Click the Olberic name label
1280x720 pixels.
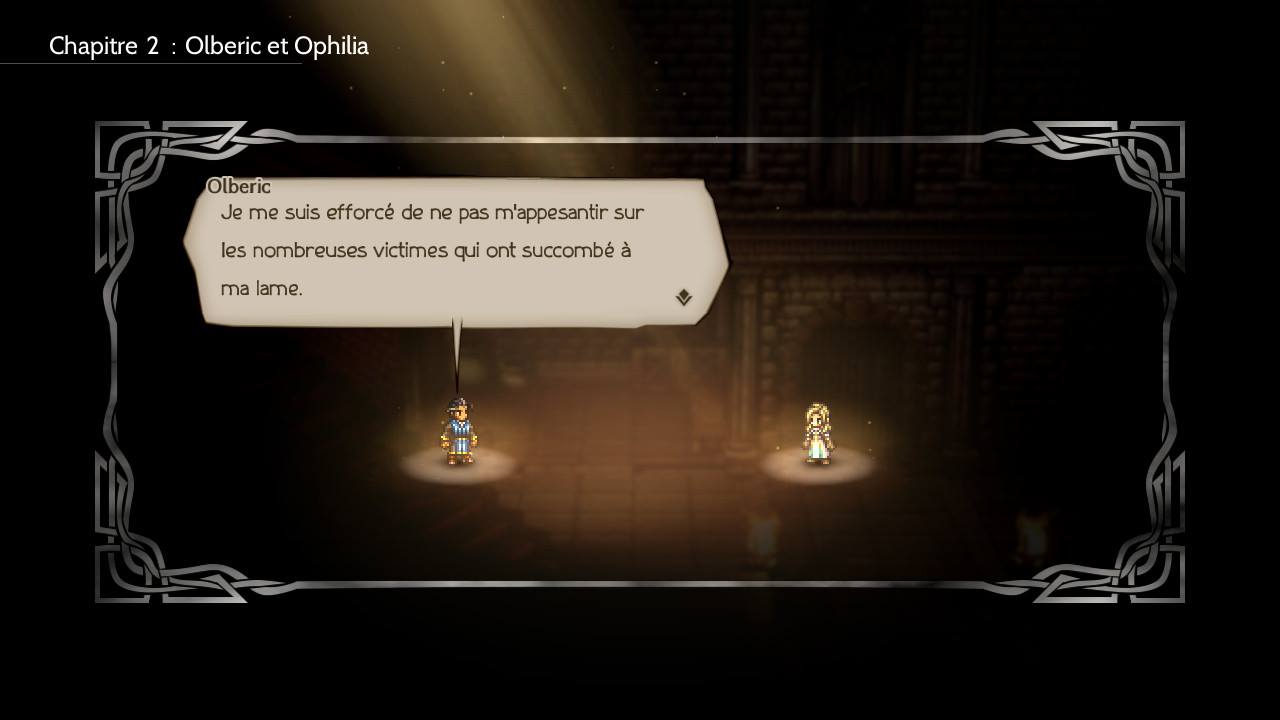coord(238,186)
